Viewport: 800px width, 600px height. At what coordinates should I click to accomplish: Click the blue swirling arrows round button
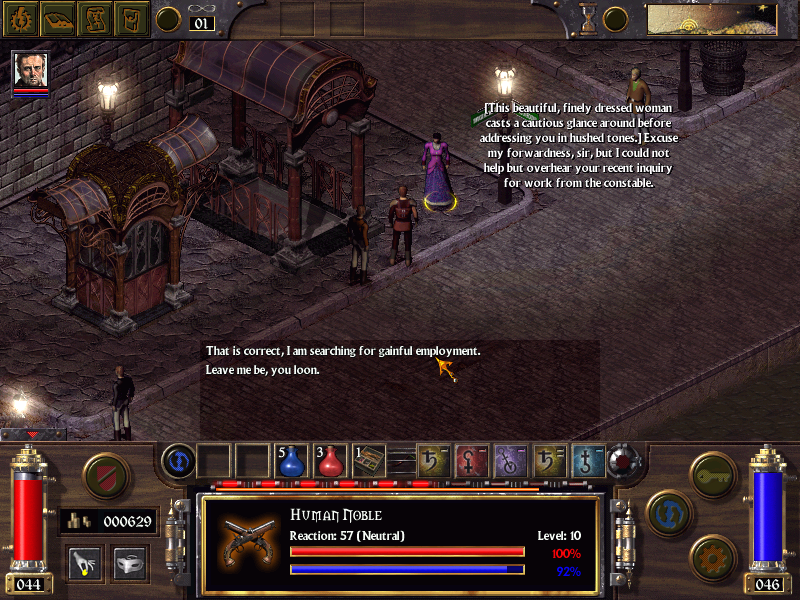click(667, 512)
